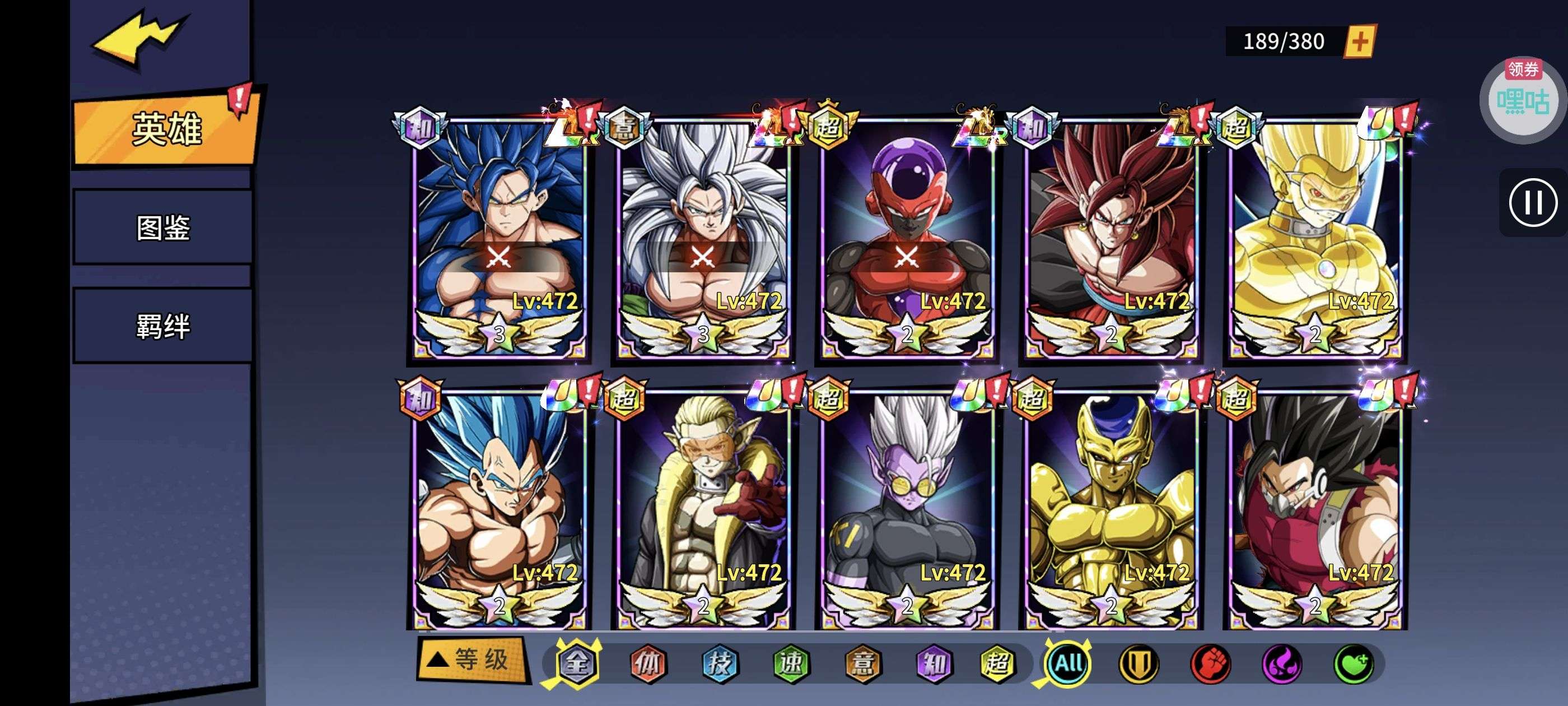This screenshot has width=1568, height=706.
Task: Toggle the 等级 level sort button
Action: [472, 659]
